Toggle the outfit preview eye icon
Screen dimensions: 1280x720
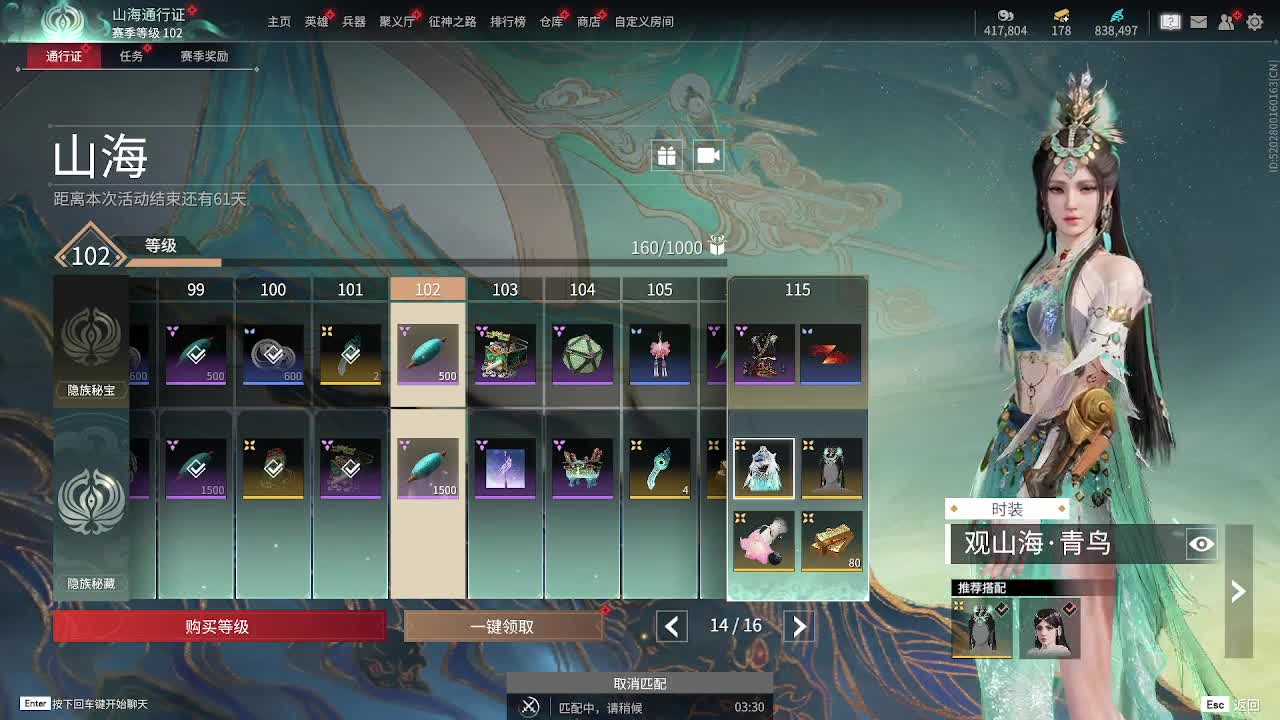tap(1201, 544)
